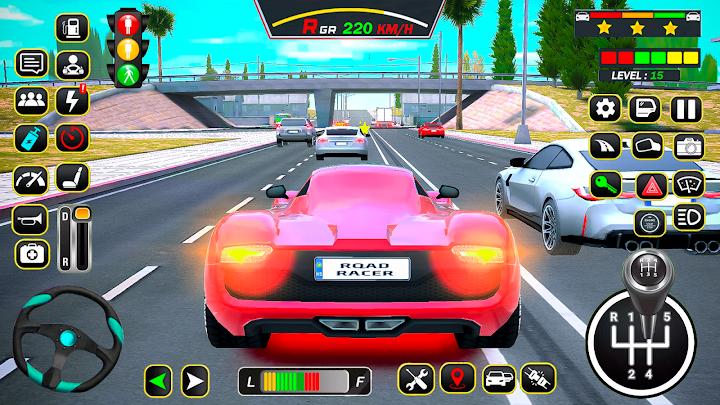Viewport: 720px width, 405px height.
Task: Open the gear settings button
Action: [x=604, y=108]
